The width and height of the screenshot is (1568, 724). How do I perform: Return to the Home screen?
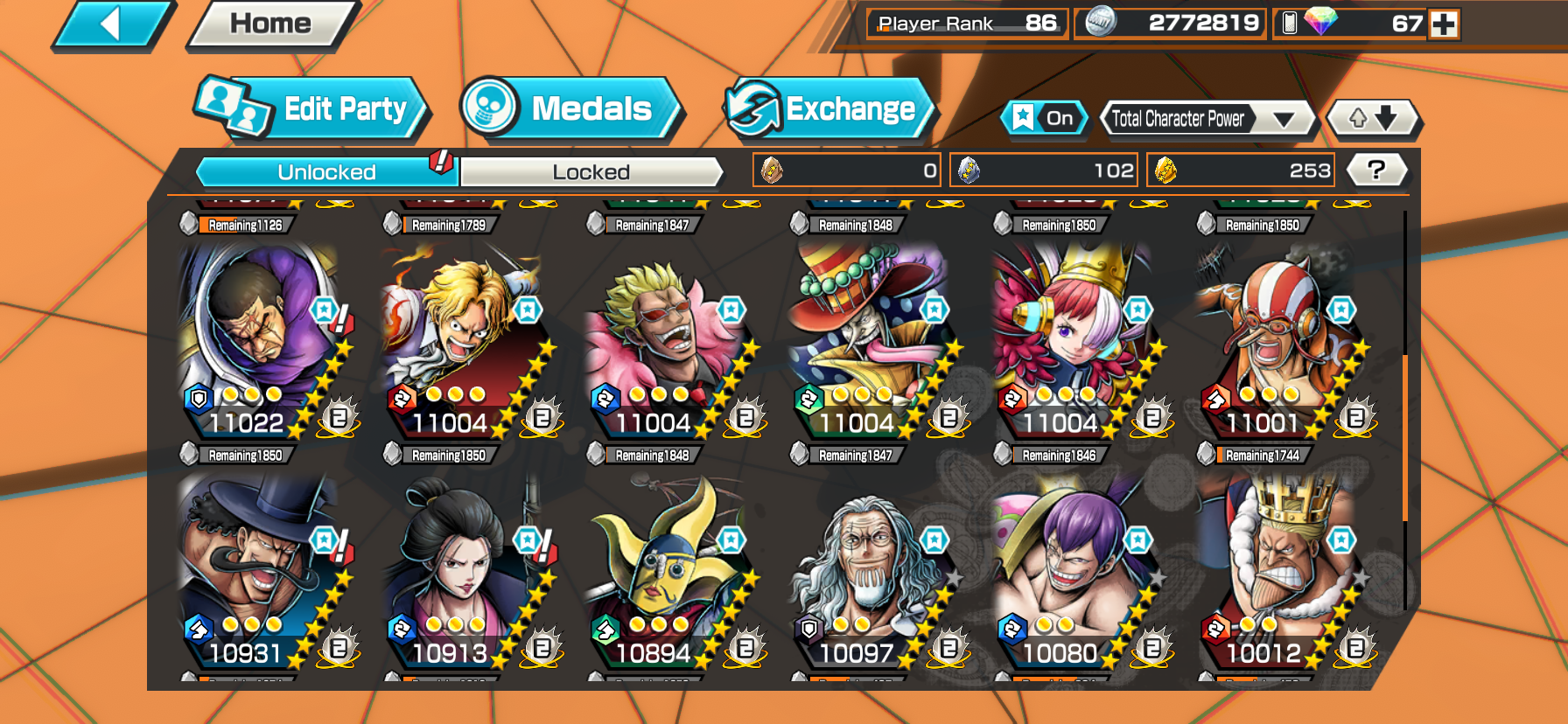tap(271, 24)
